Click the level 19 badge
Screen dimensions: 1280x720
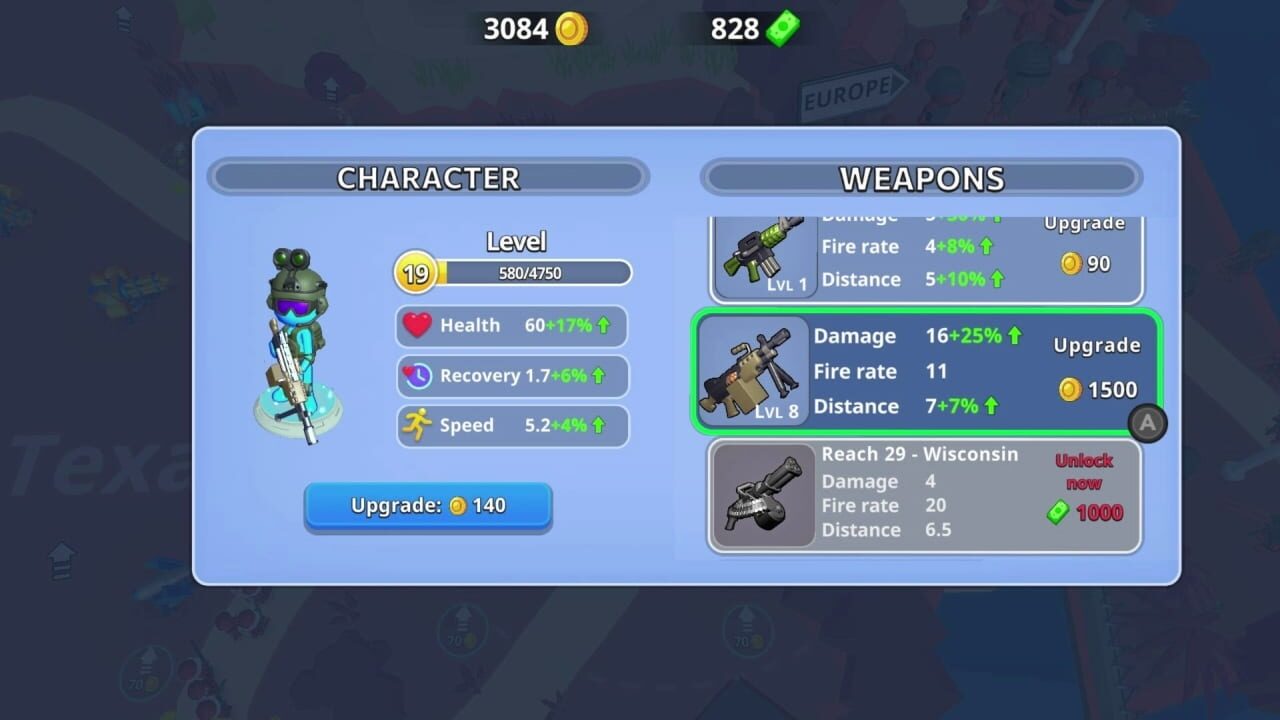point(415,272)
